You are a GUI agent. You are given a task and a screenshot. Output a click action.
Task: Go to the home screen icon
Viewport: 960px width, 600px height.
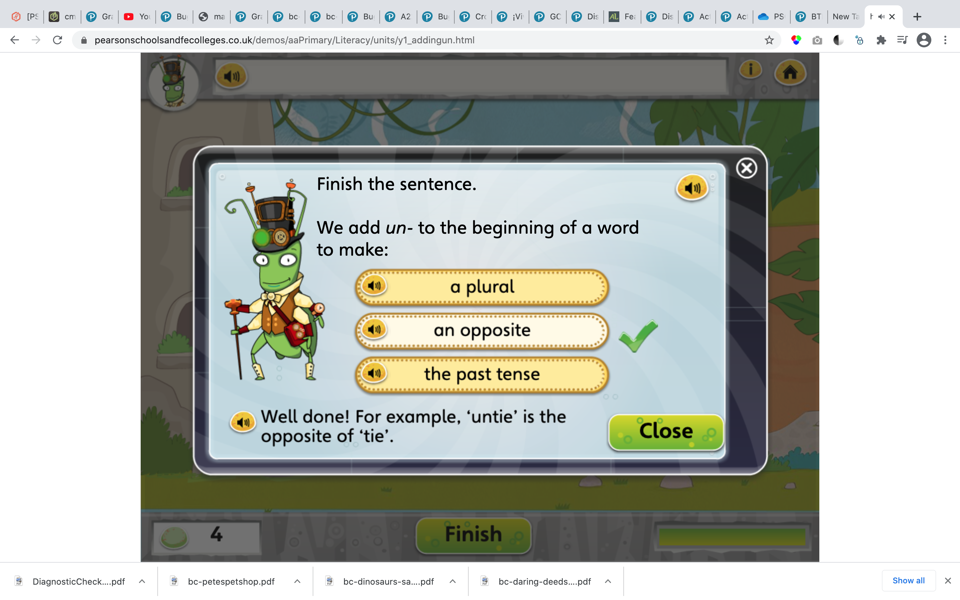(x=790, y=73)
